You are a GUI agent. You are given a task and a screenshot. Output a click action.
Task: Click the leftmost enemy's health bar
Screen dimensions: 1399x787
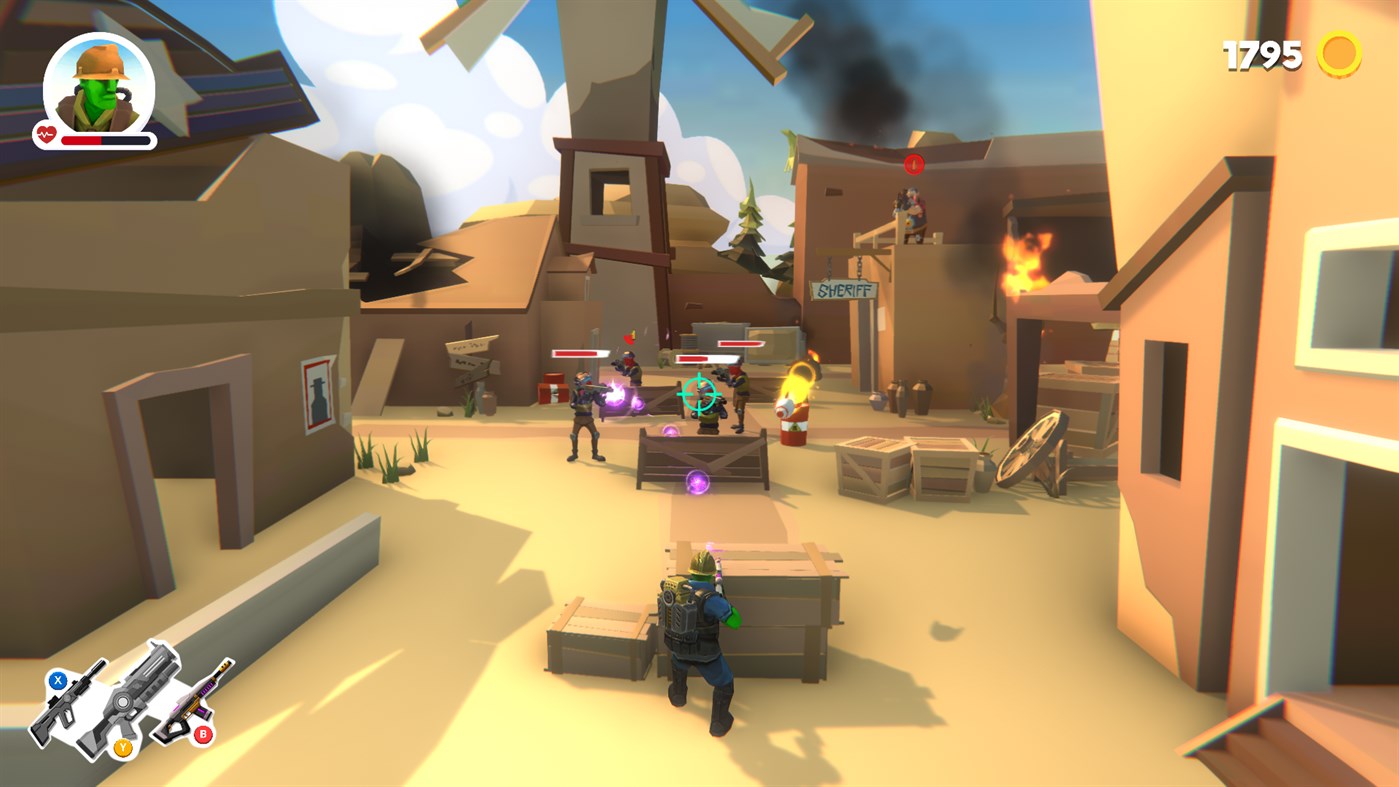(x=580, y=354)
